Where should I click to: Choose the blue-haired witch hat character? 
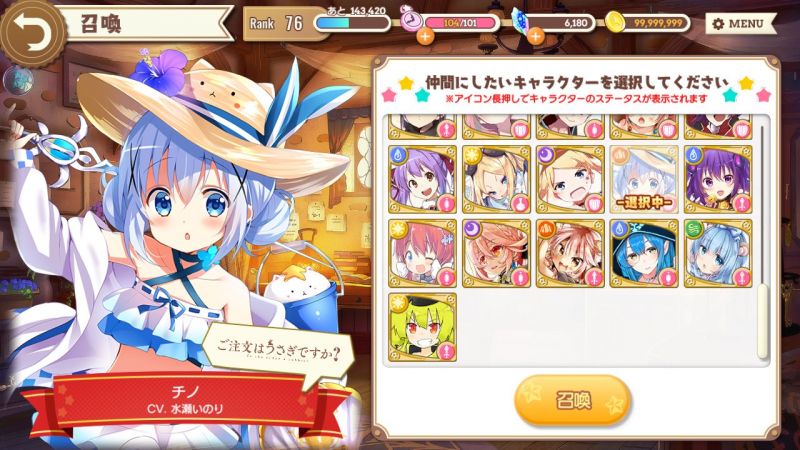[644, 253]
